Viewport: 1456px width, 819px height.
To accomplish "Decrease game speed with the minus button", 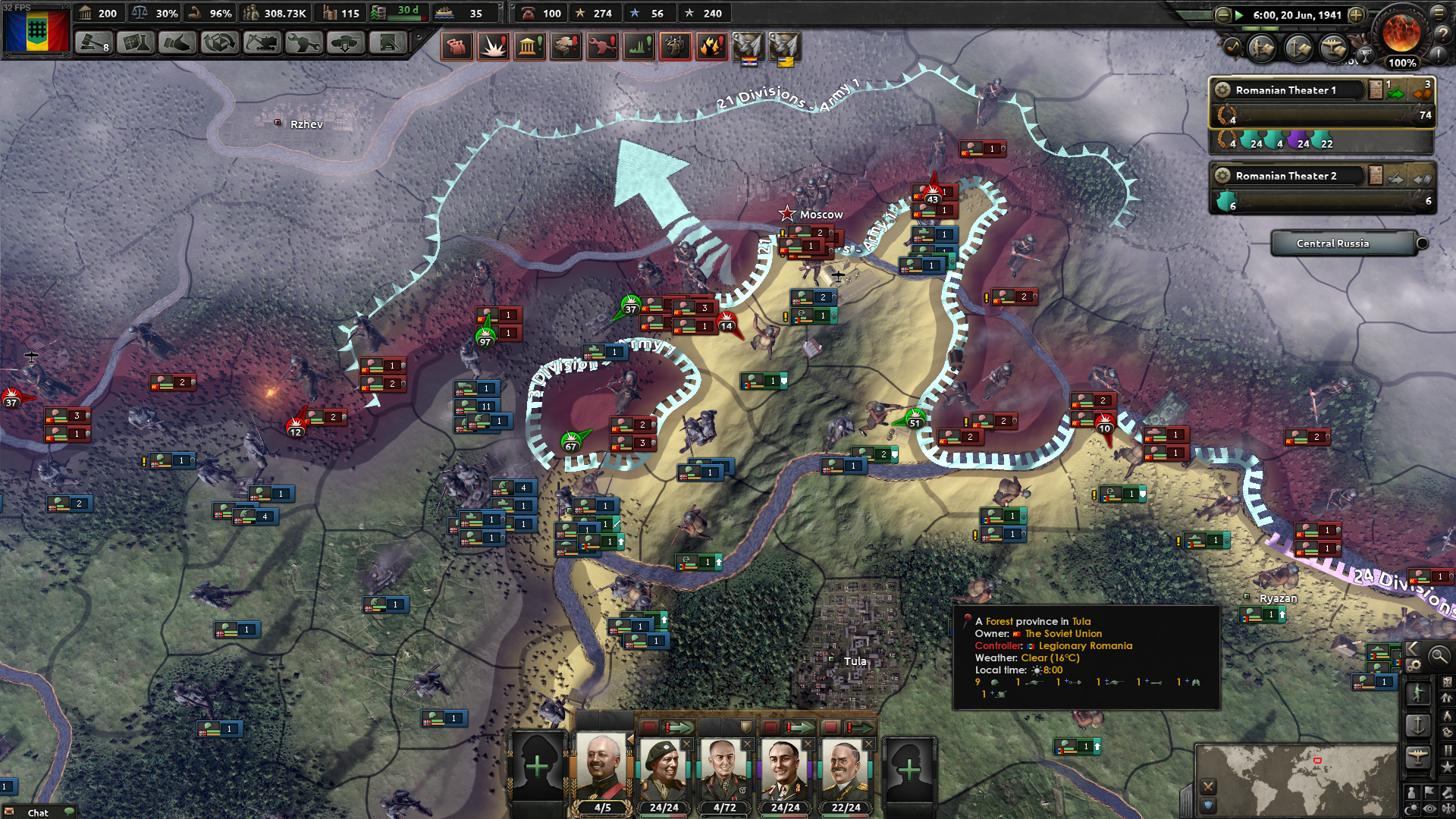I will pyautogui.click(x=1222, y=14).
